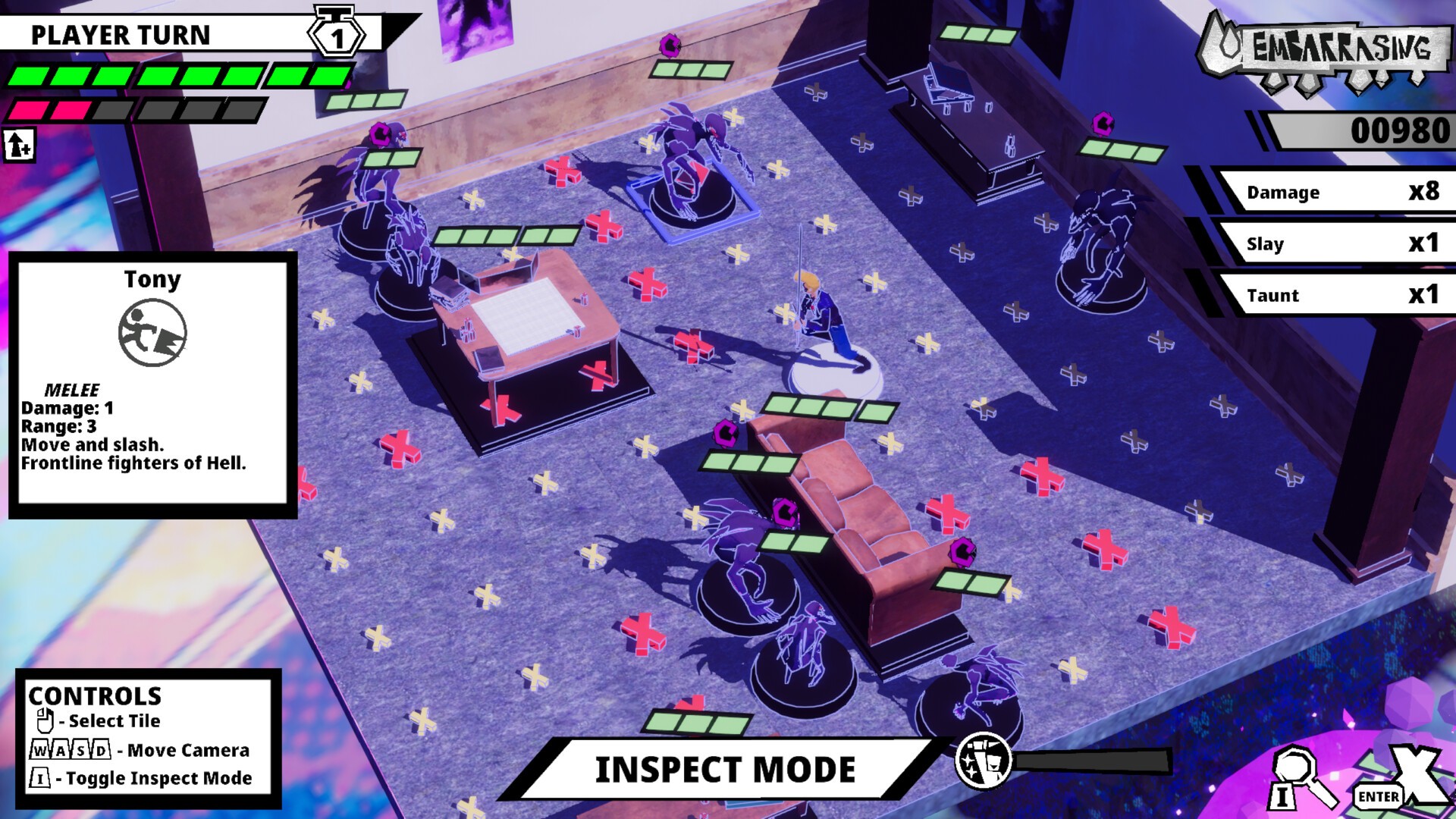Click the upward arrow icon under the health bars
The image size is (1456, 819).
pyautogui.click(x=17, y=145)
